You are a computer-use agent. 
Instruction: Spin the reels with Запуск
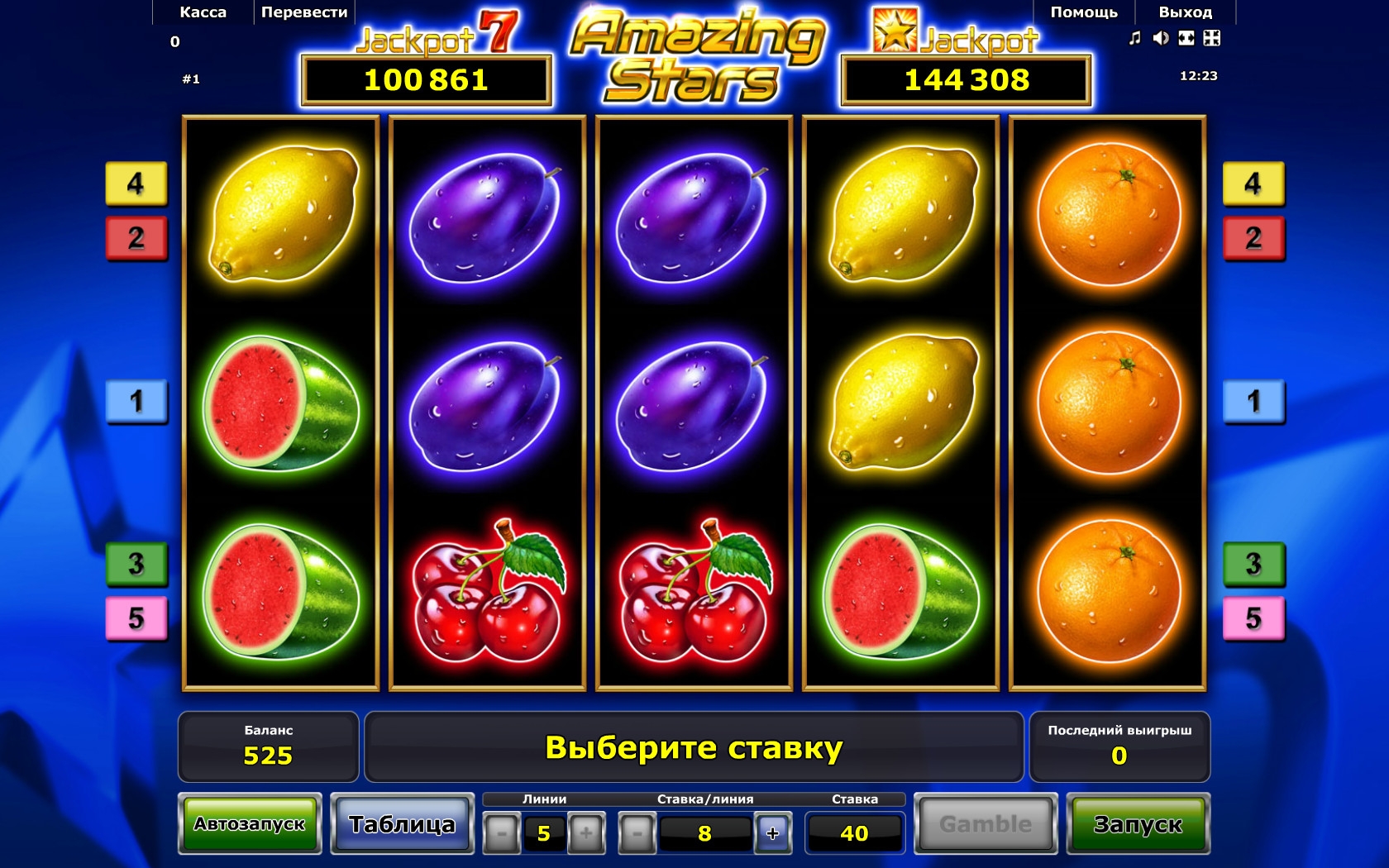pos(1138,823)
